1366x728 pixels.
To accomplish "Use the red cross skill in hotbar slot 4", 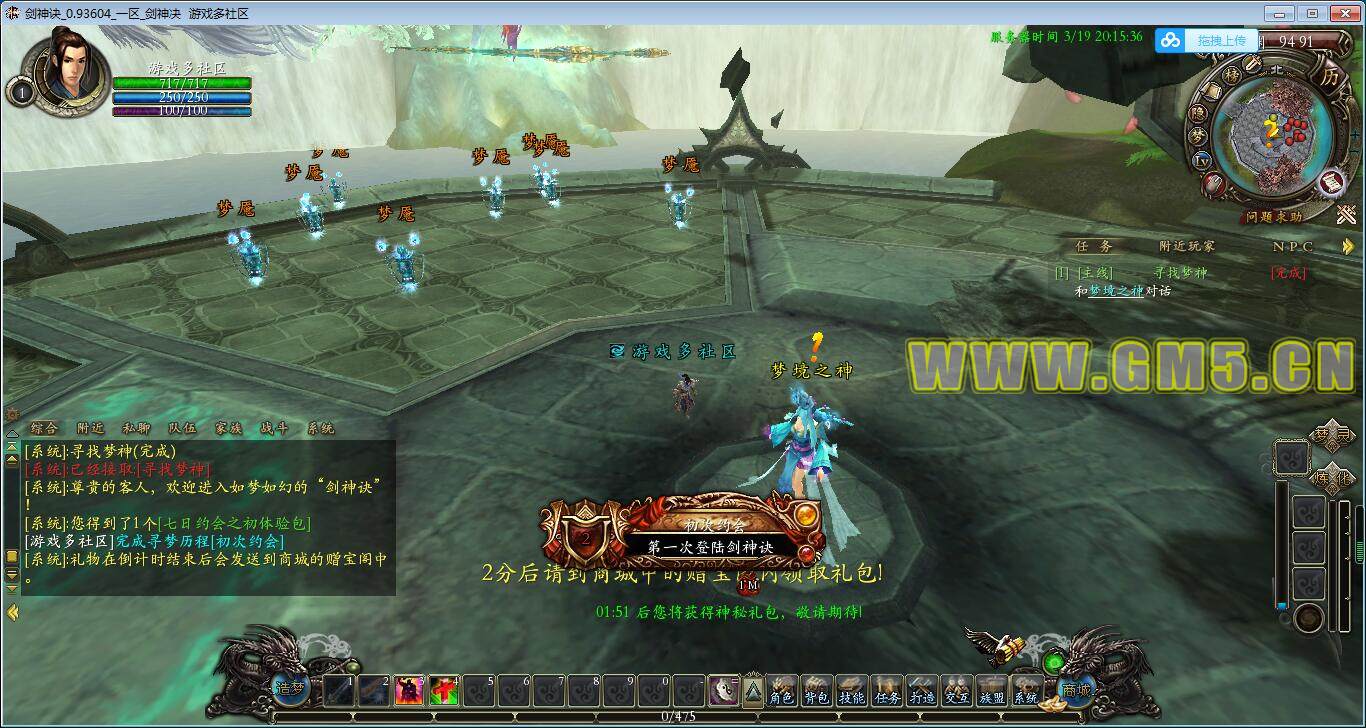I will pyautogui.click(x=444, y=691).
